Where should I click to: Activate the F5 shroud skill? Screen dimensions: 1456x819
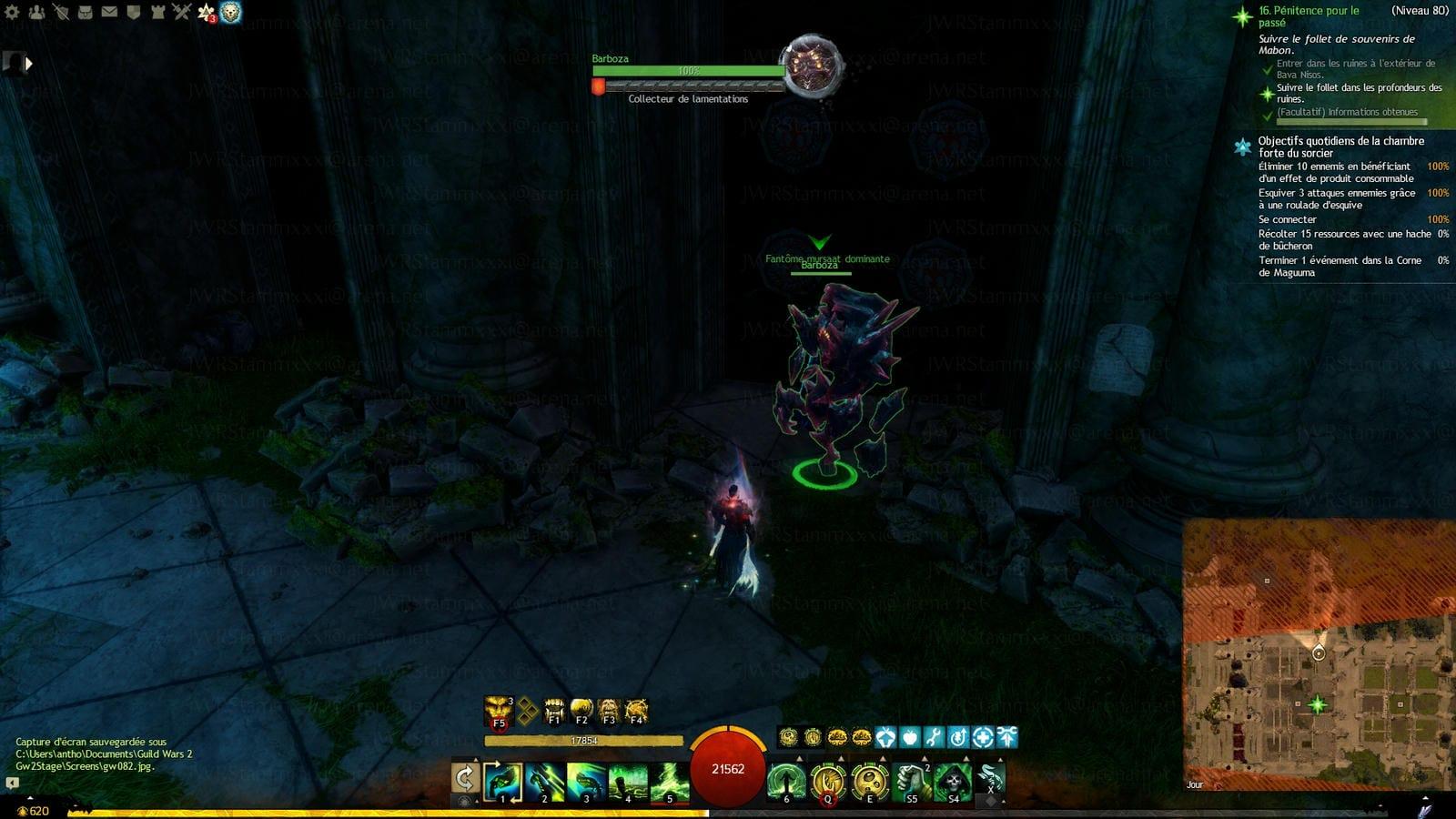tap(498, 712)
